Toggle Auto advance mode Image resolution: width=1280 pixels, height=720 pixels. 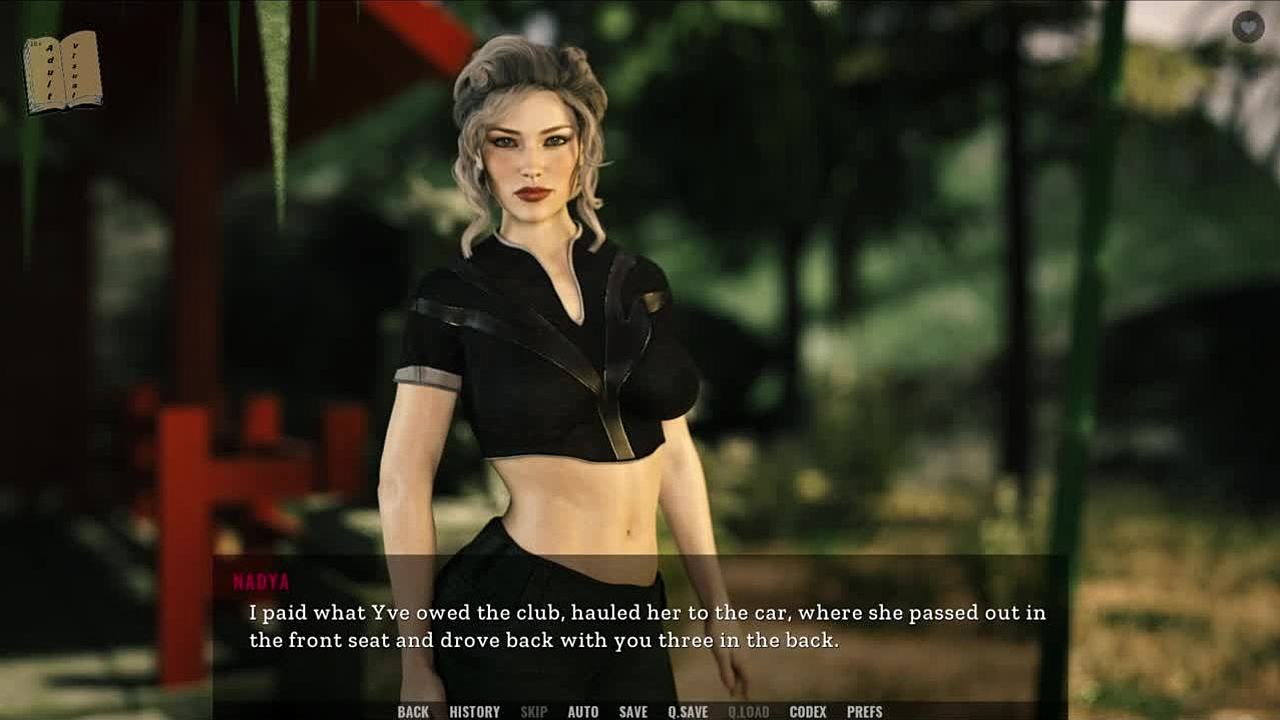point(583,712)
